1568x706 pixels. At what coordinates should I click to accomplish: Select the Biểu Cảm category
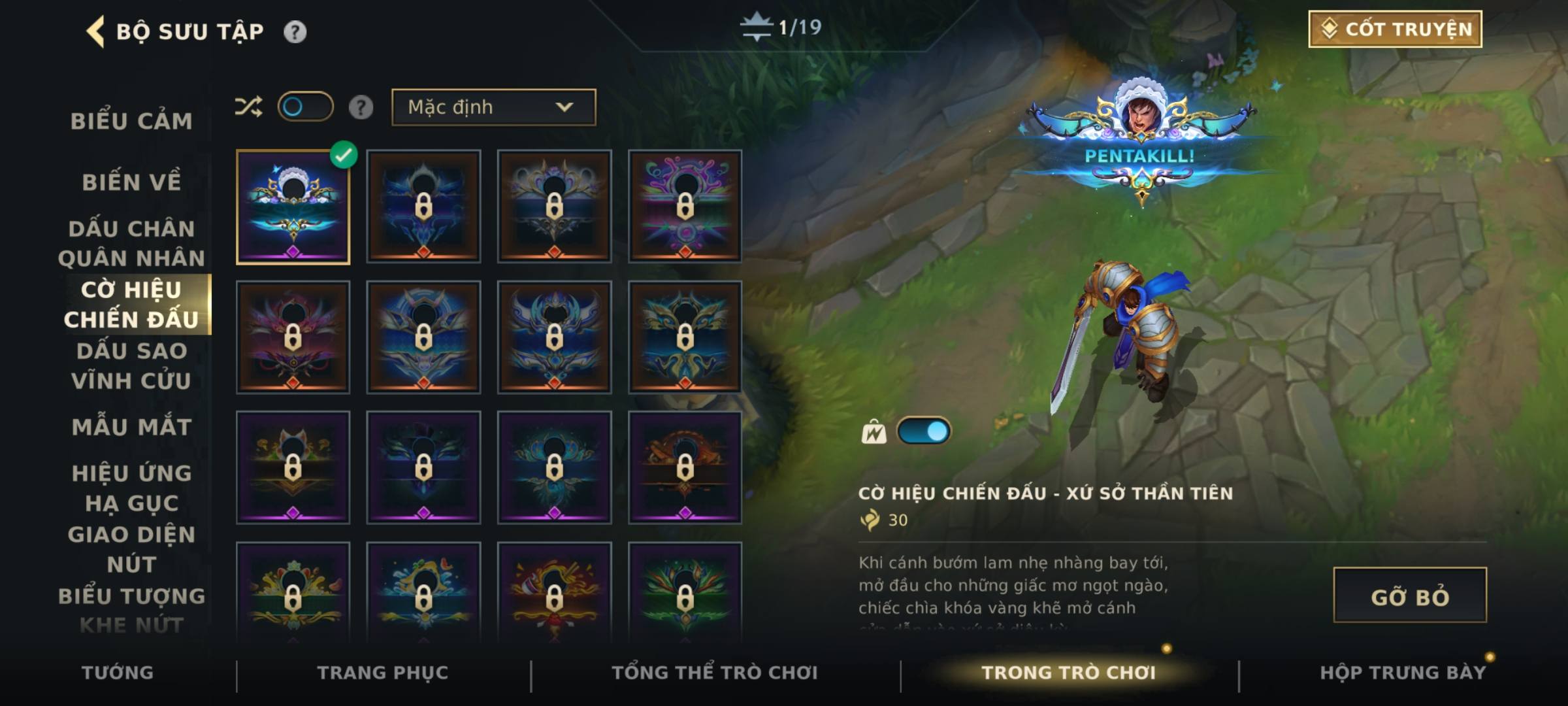131,122
